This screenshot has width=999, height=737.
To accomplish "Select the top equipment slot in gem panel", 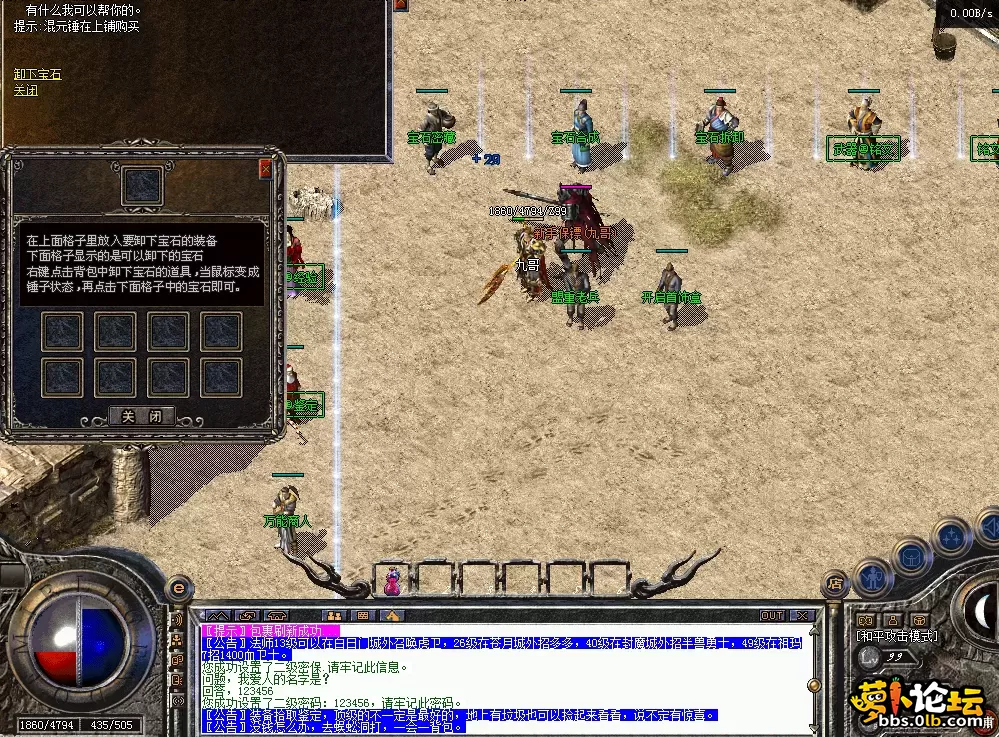I will (x=141, y=186).
